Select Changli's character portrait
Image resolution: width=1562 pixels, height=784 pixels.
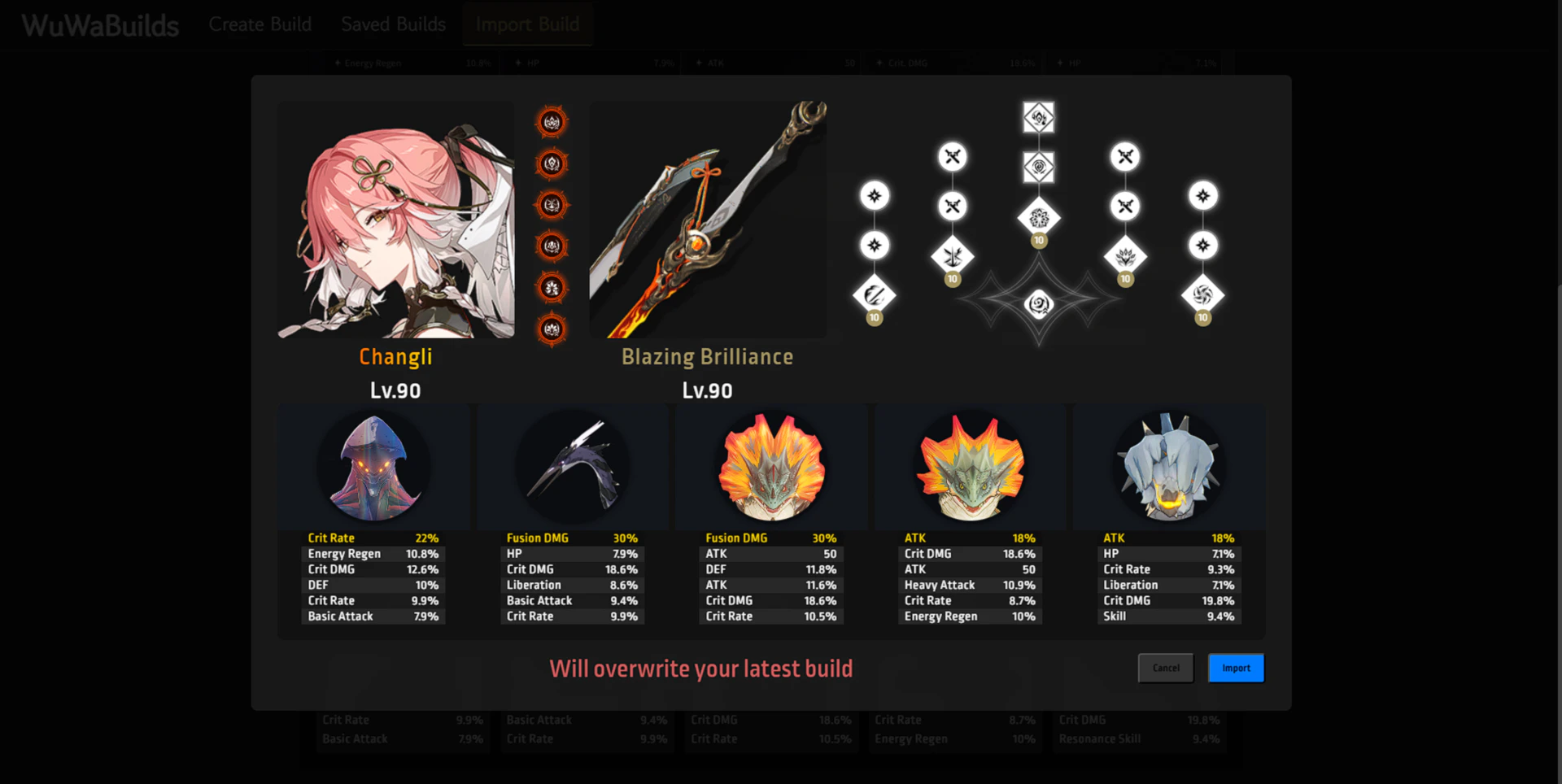[x=396, y=220]
